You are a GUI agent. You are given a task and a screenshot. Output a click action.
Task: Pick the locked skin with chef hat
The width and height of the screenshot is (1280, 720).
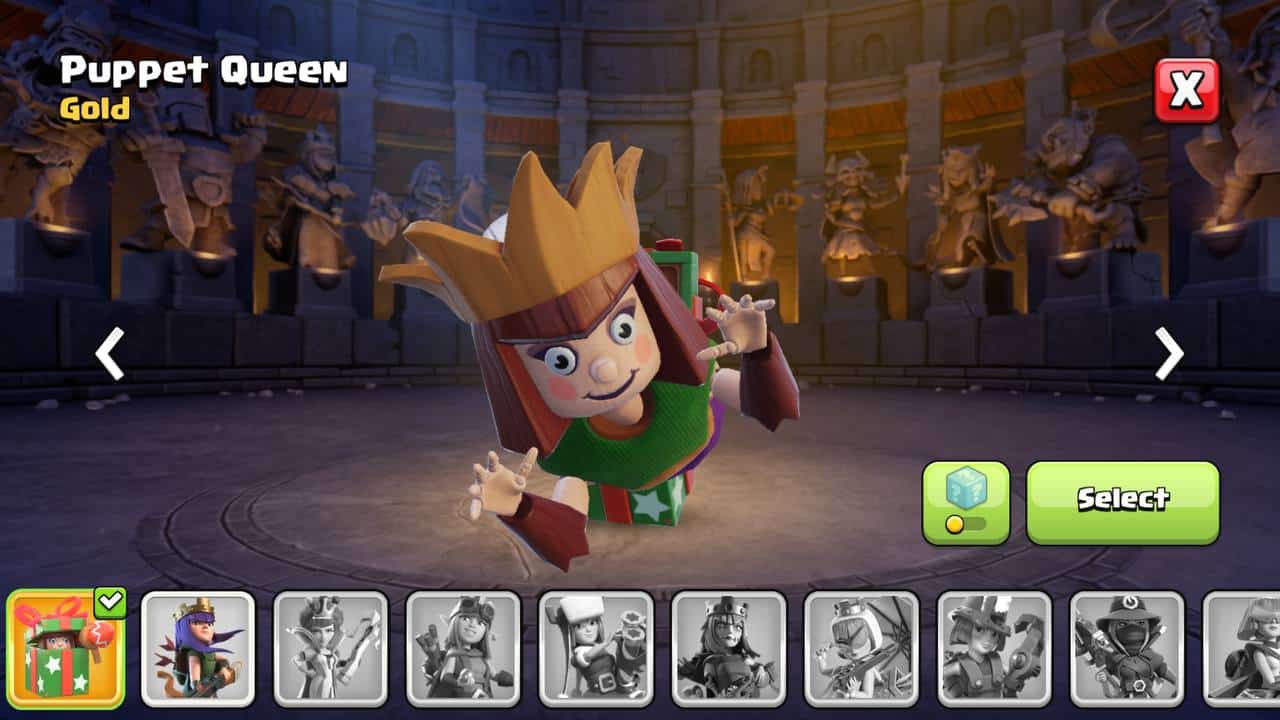click(x=596, y=648)
